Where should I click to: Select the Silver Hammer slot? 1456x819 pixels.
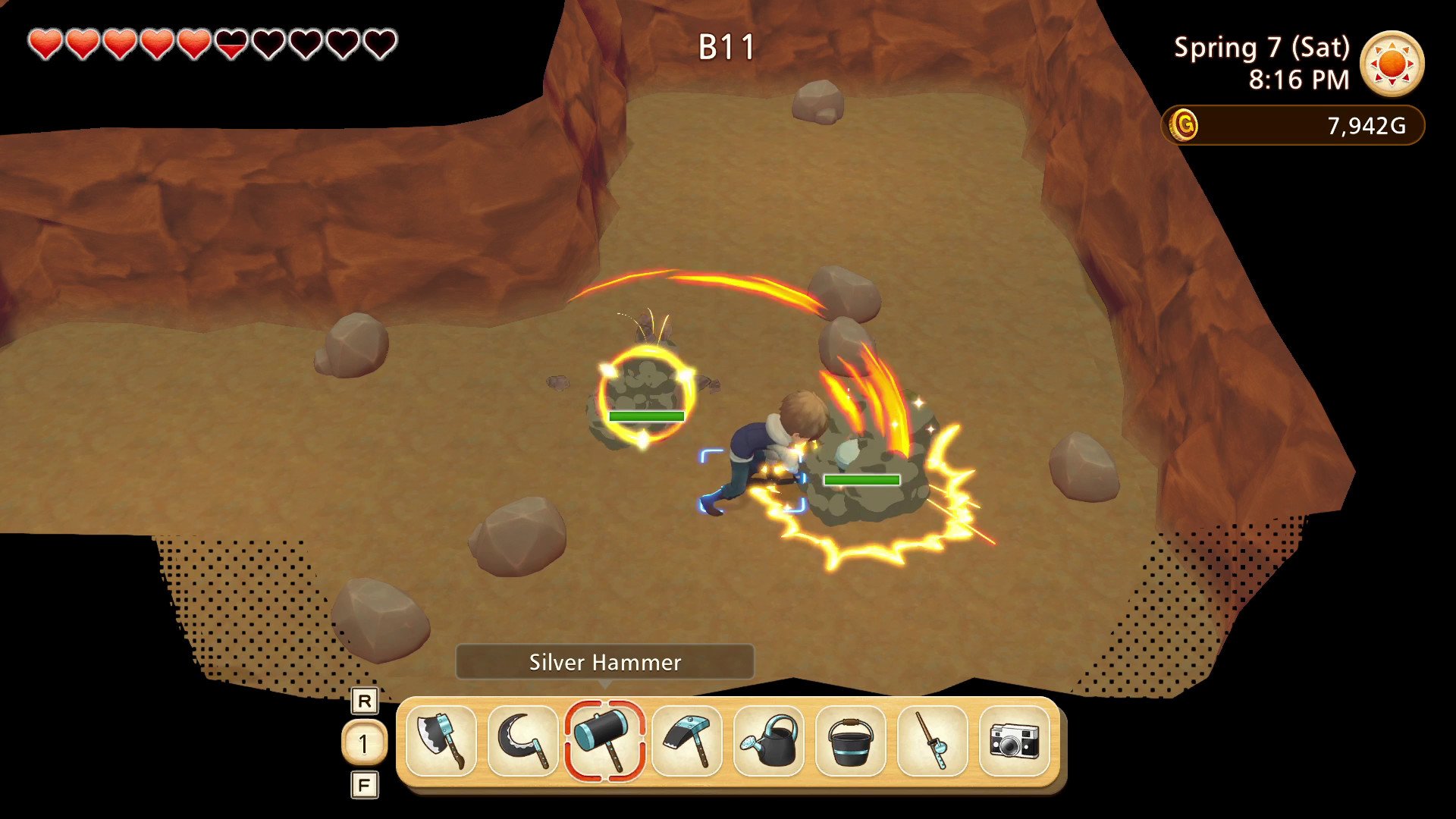pos(604,741)
